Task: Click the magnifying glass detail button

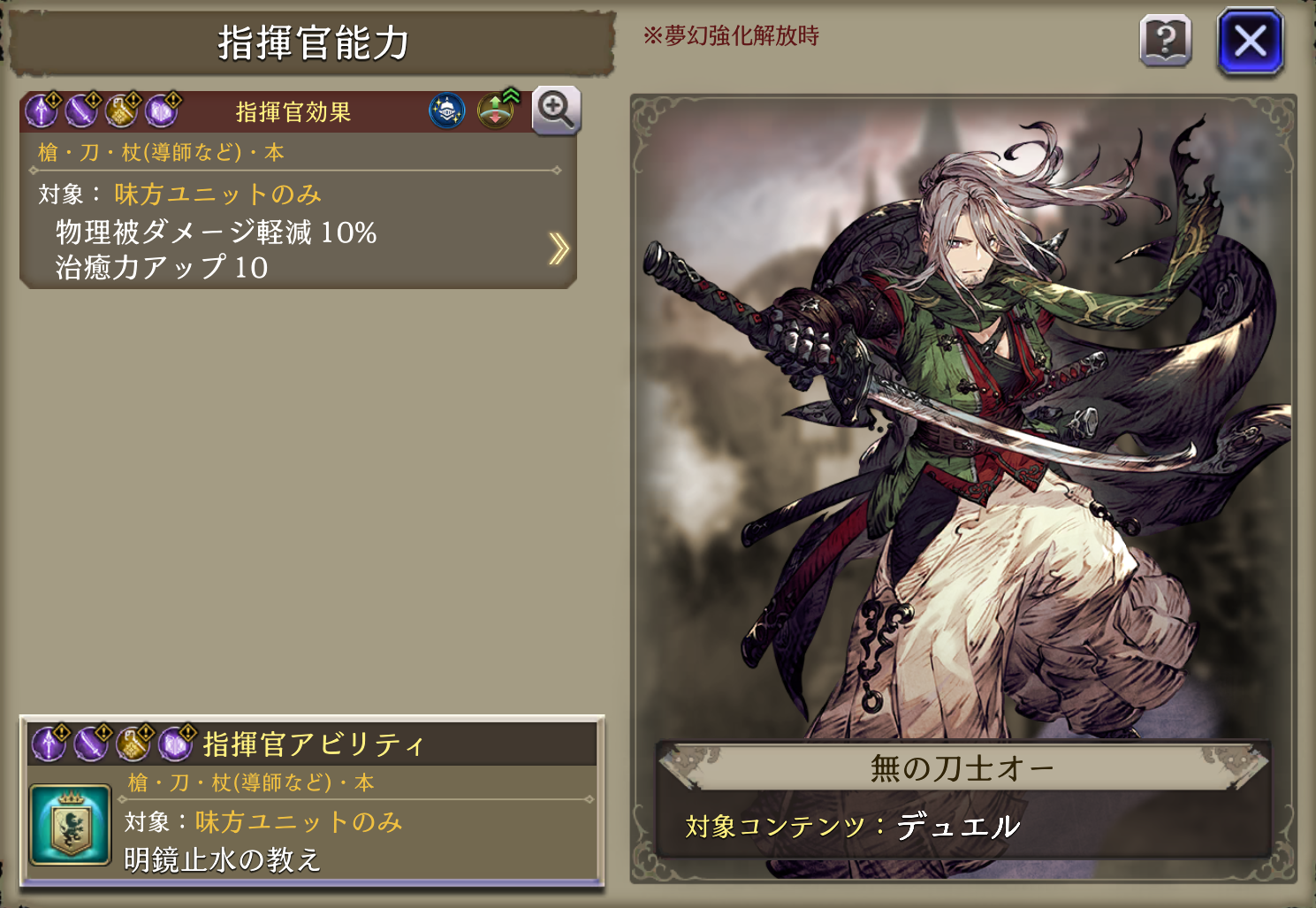Action: point(556,111)
